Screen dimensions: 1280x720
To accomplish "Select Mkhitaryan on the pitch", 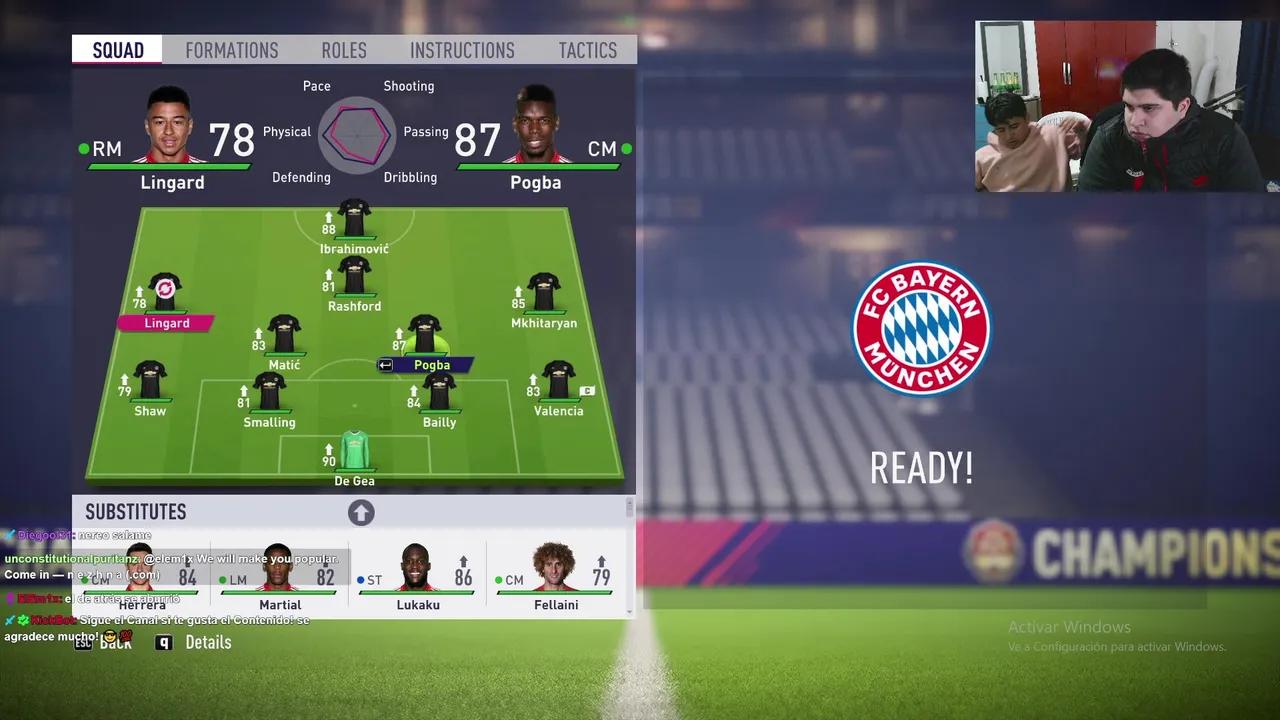I will (543, 293).
